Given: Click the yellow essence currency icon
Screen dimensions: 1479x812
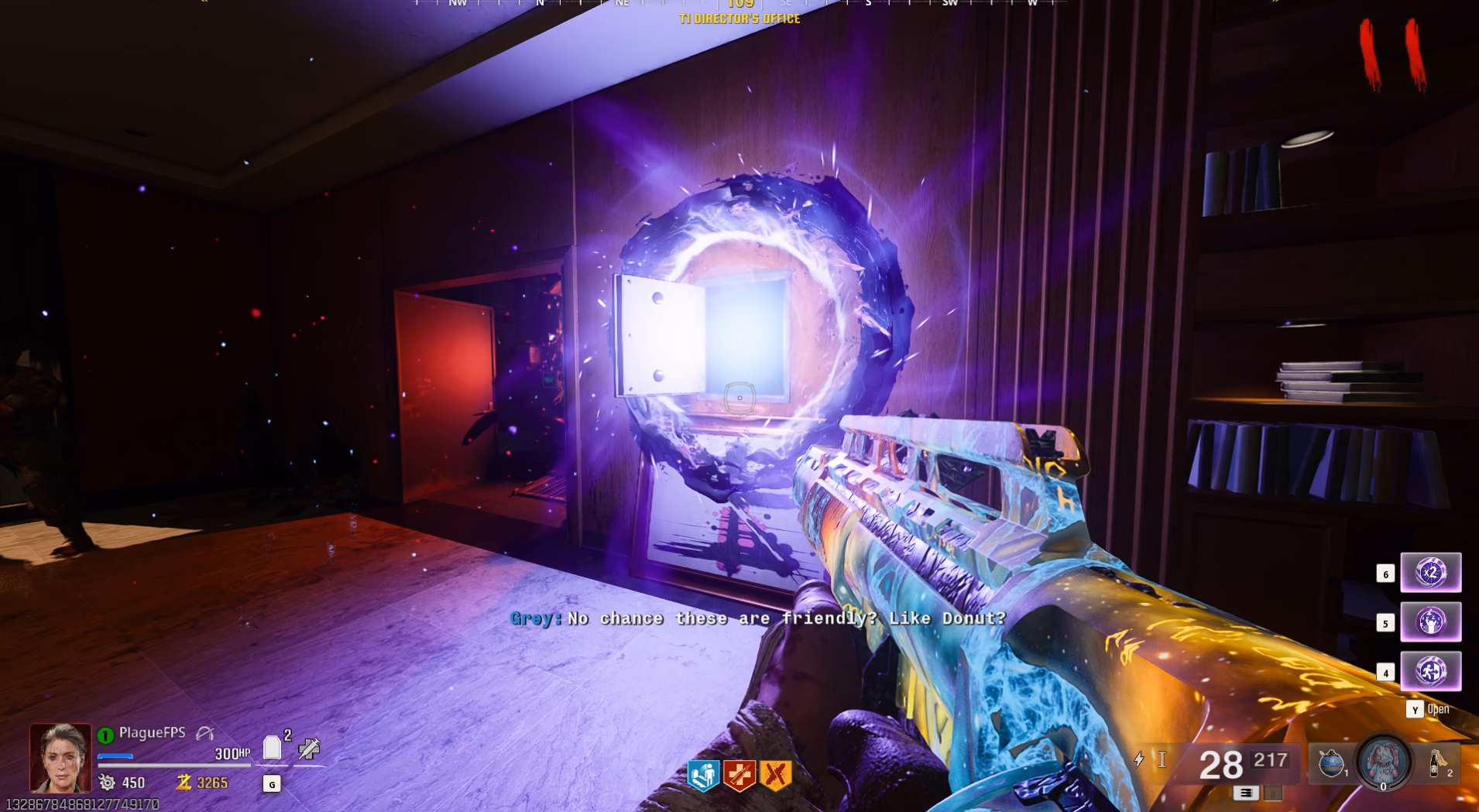Looking at the screenshot, I should [x=184, y=783].
